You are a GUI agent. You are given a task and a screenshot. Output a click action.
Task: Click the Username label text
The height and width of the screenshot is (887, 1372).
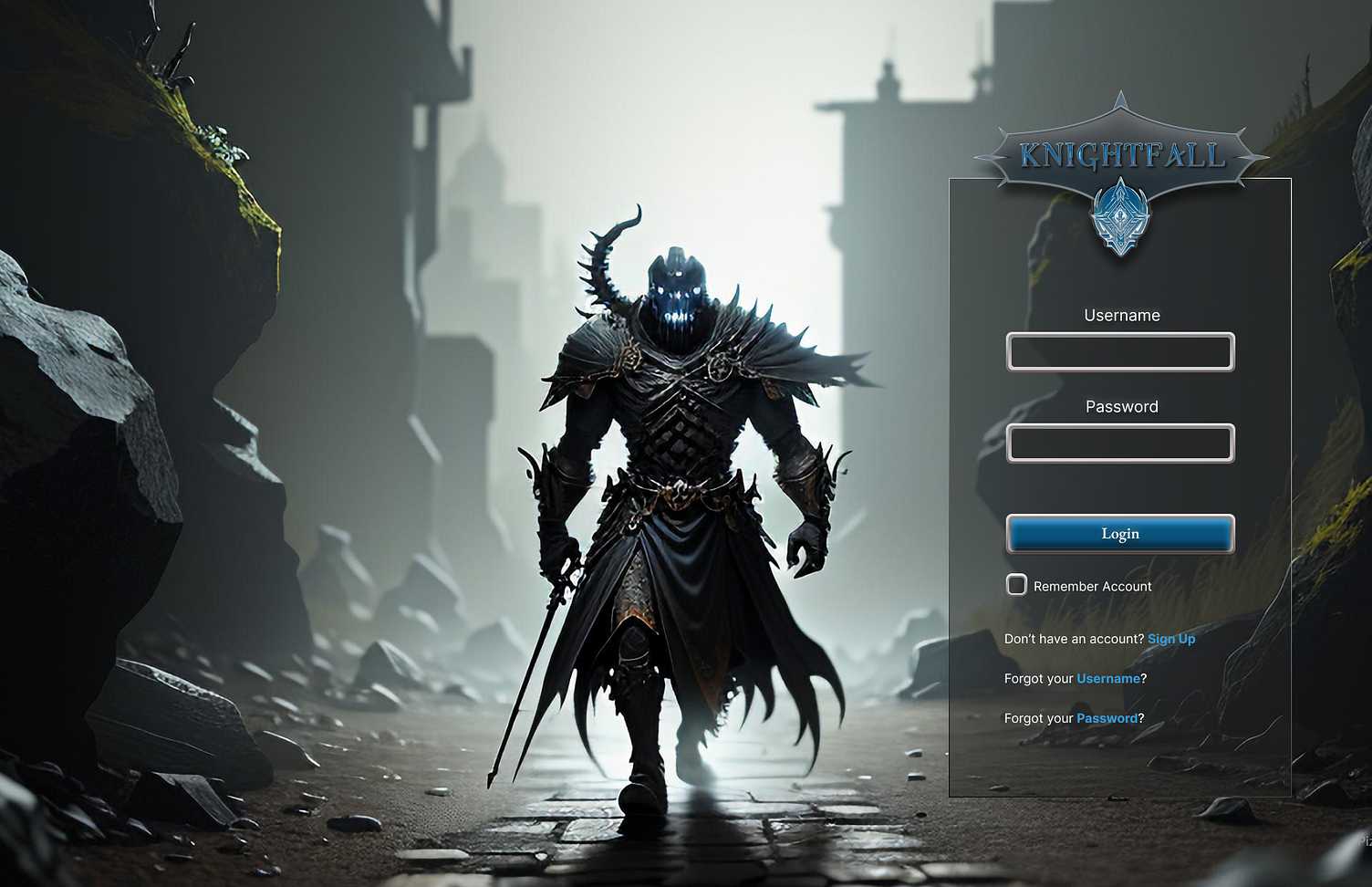(1121, 315)
